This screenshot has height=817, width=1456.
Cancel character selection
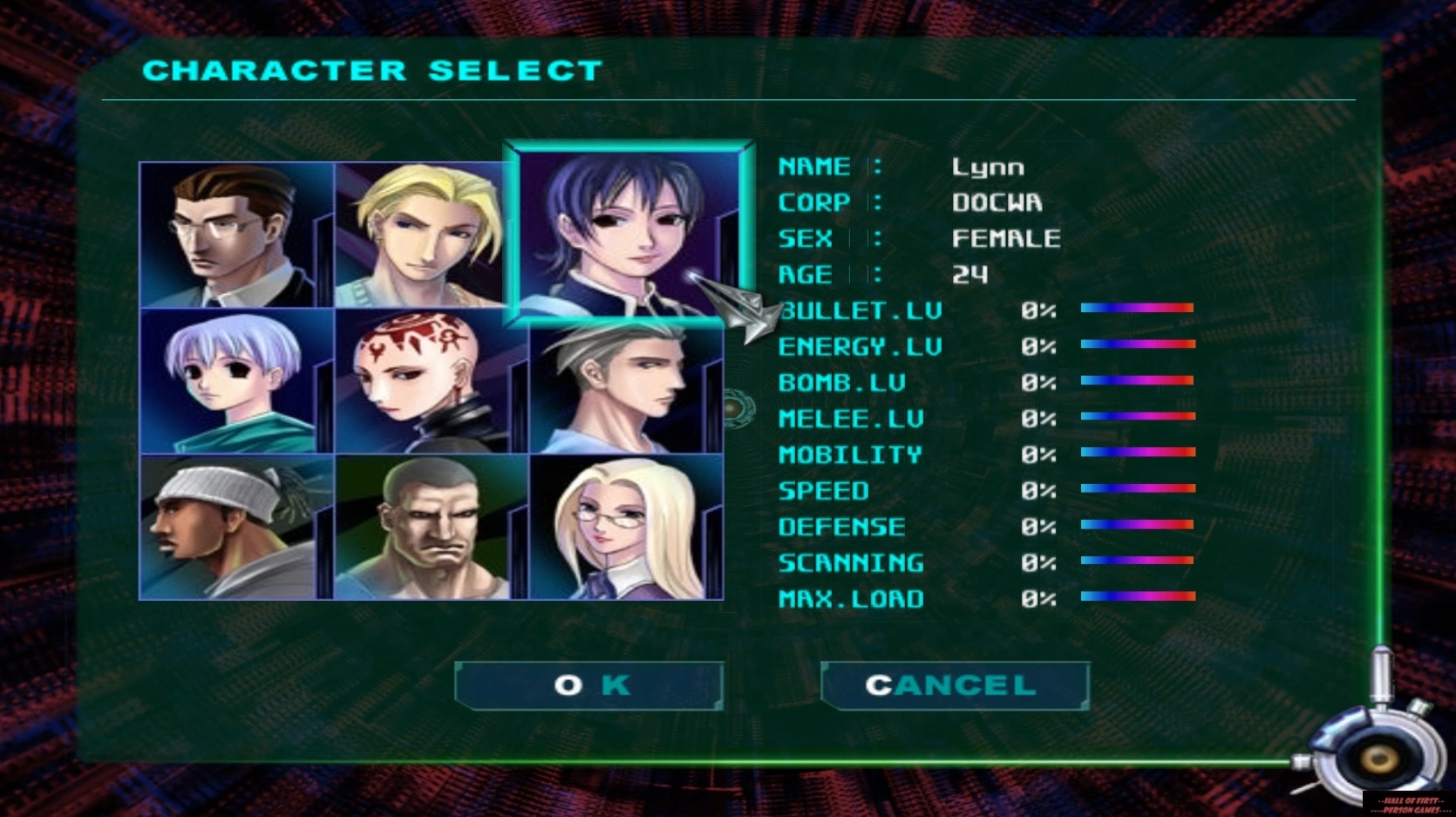coord(955,685)
